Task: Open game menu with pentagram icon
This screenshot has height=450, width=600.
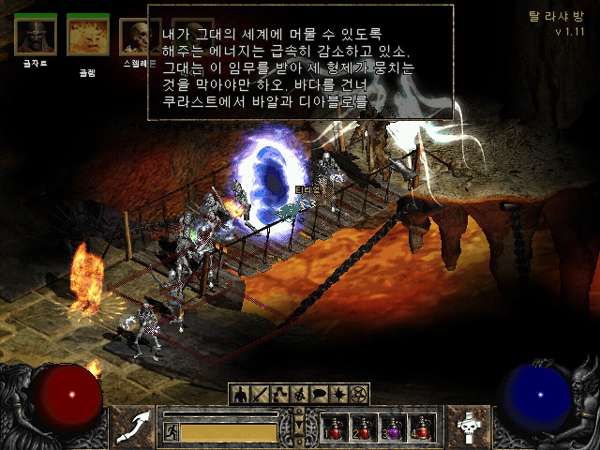Action: (360, 393)
